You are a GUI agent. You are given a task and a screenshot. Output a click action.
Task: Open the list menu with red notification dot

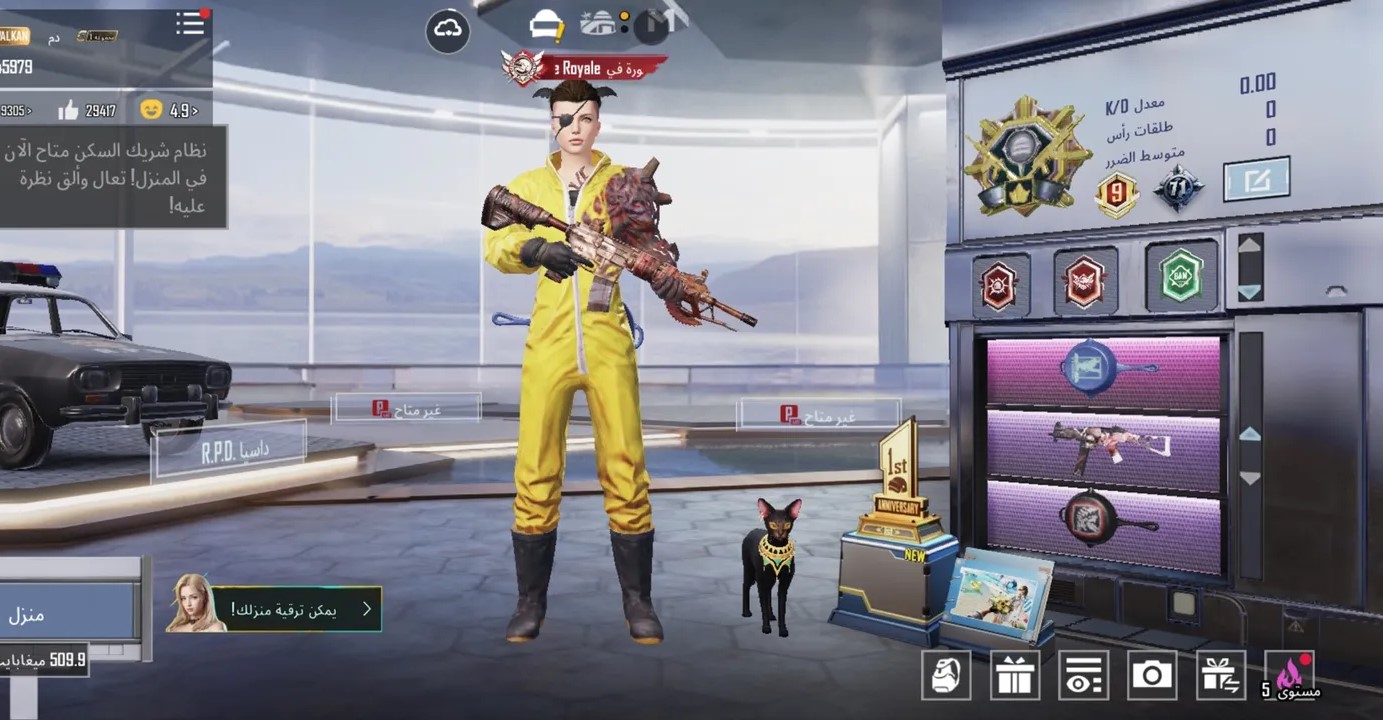190,24
